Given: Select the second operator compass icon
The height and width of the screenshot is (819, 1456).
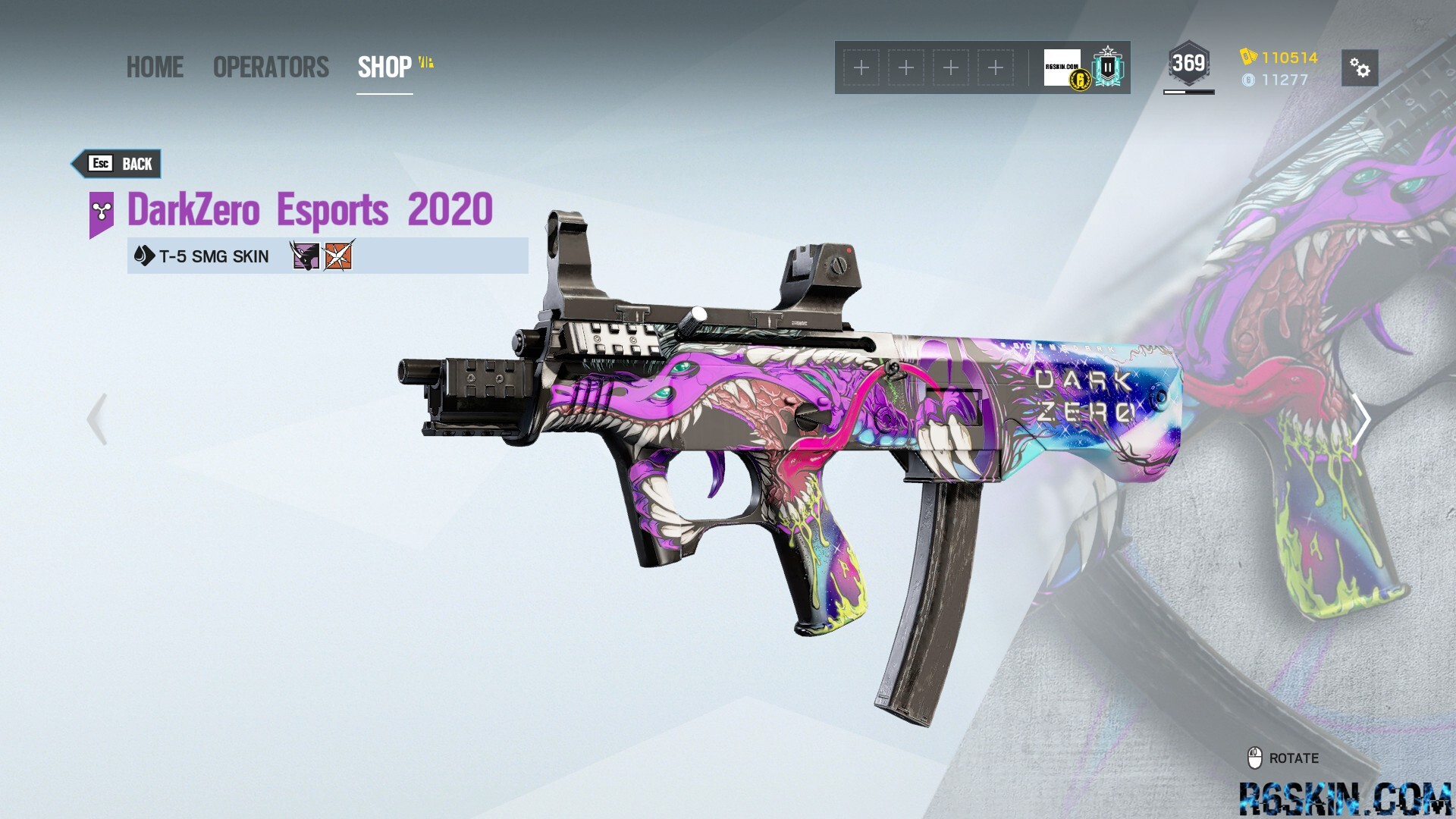Looking at the screenshot, I should coord(338,256).
